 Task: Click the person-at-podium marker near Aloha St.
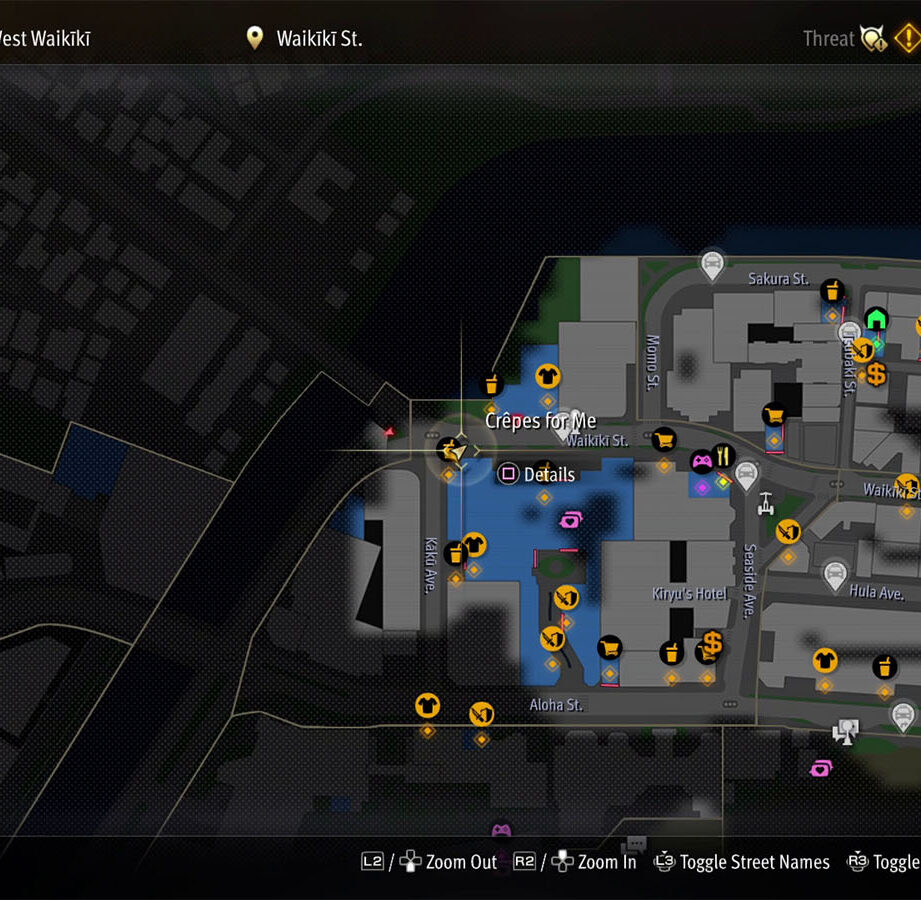(x=846, y=731)
